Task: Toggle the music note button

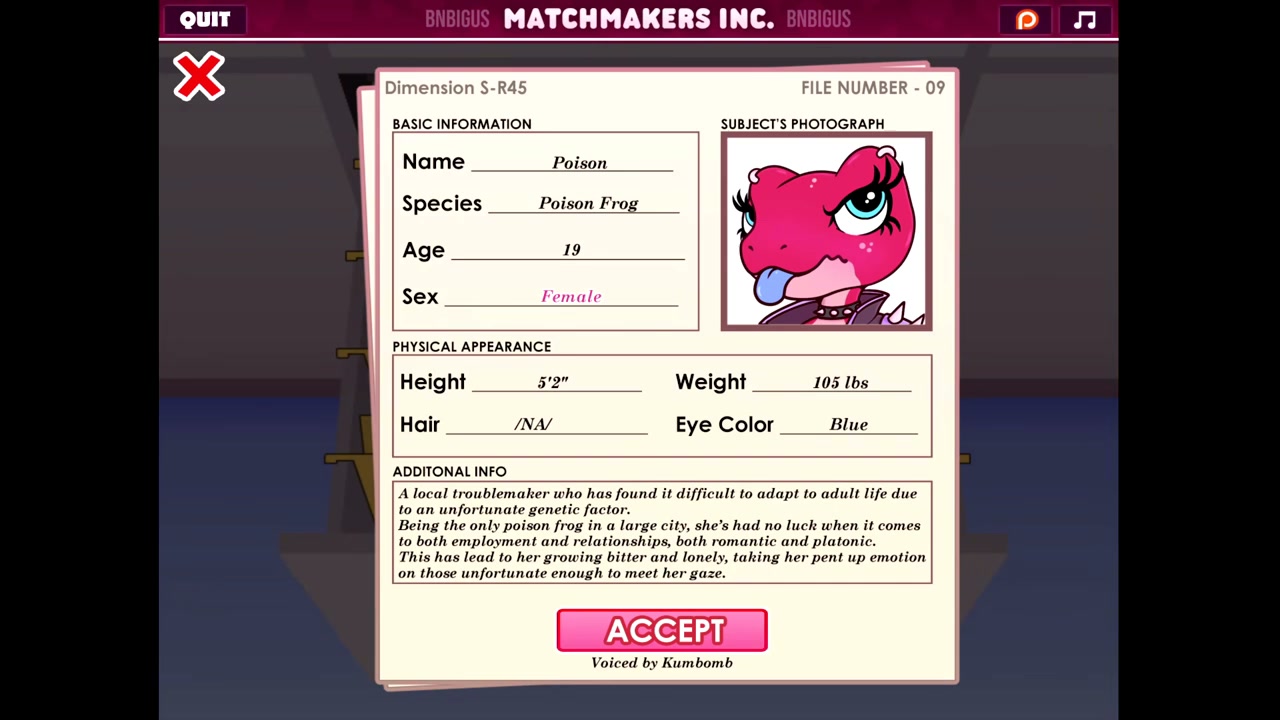Action: (1085, 20)
